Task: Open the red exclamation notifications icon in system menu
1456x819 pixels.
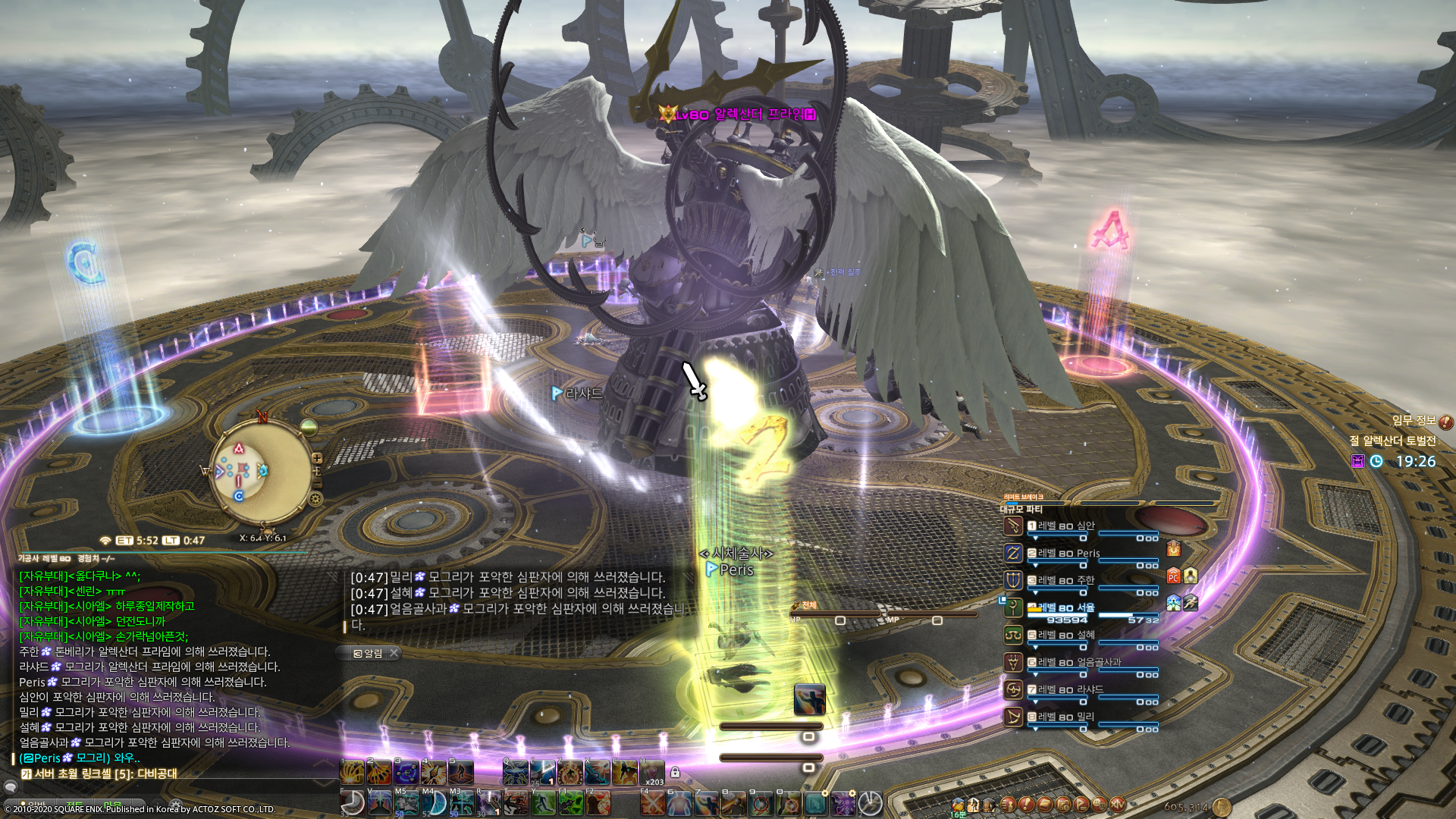Action: [1026, 805]
